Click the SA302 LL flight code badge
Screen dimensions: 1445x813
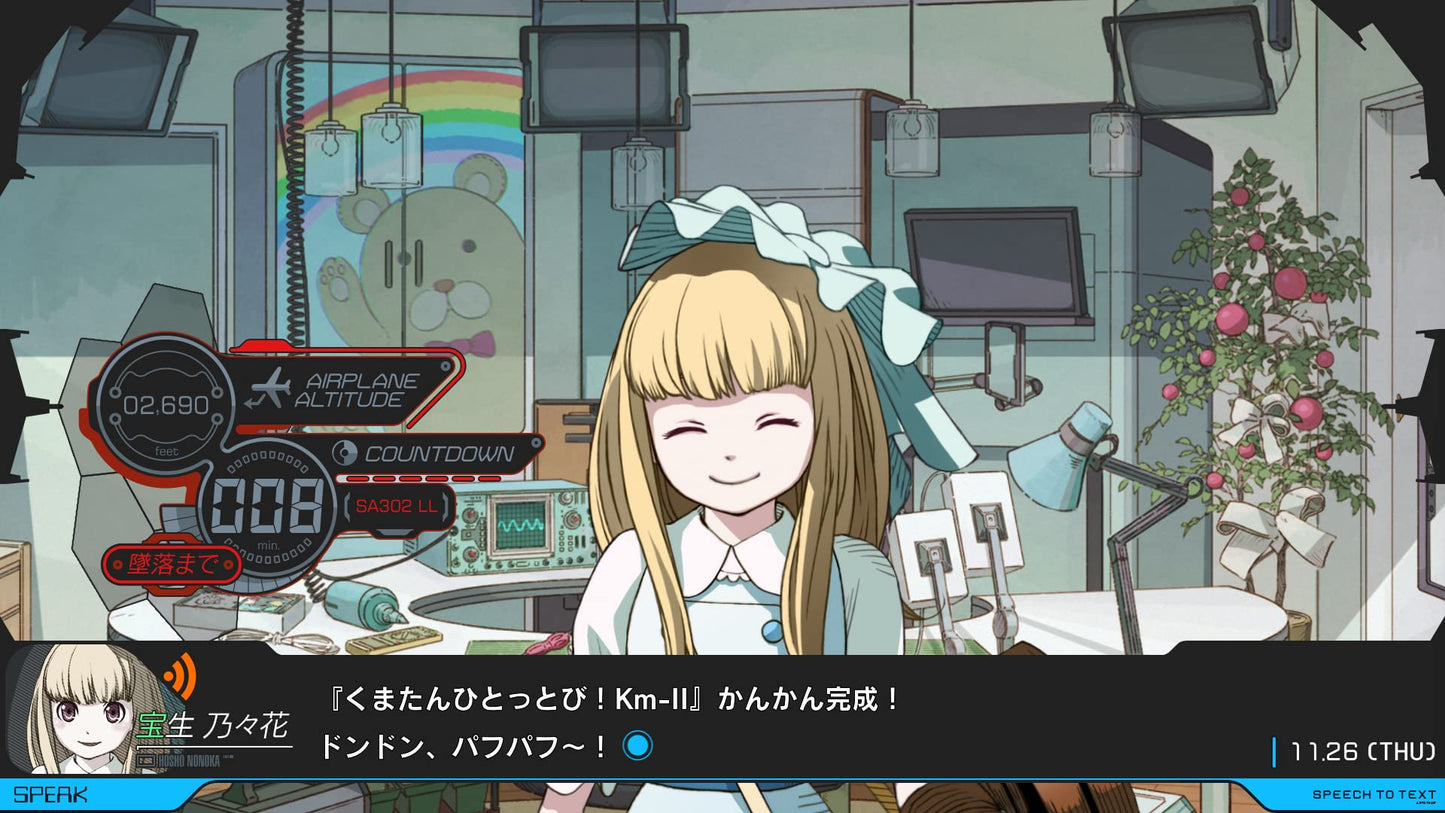(397, 508)
